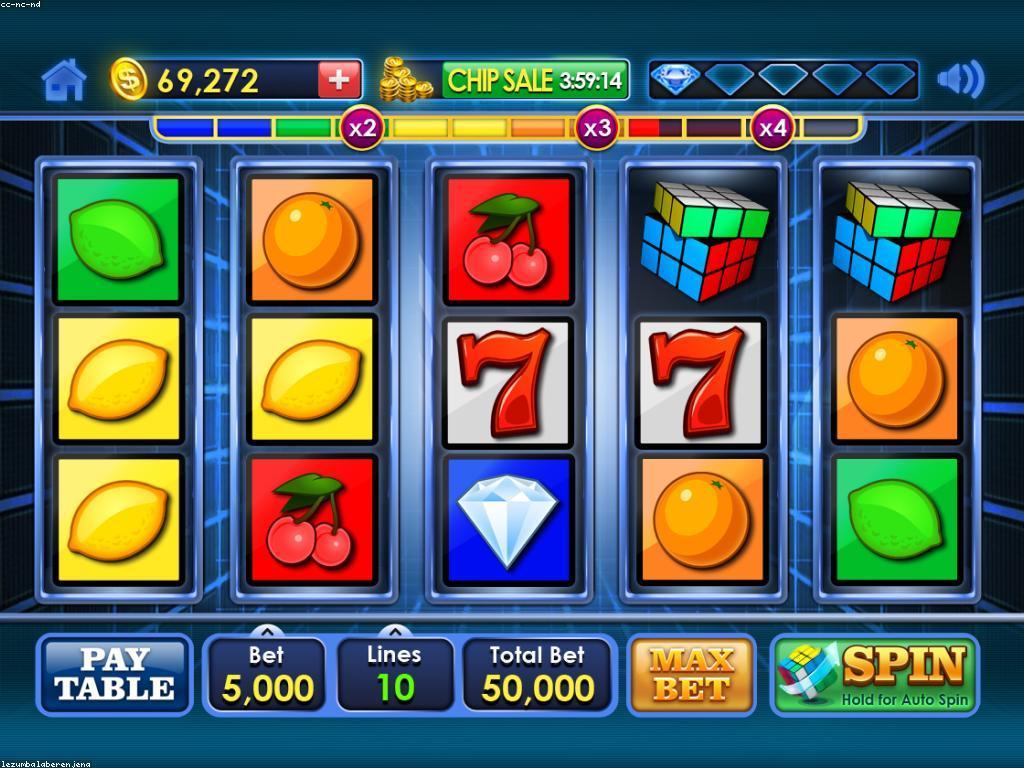Open the Chip Sale offer
Image resolution: width=1024 pixels, height=768 pixels.
pos(534,80)
